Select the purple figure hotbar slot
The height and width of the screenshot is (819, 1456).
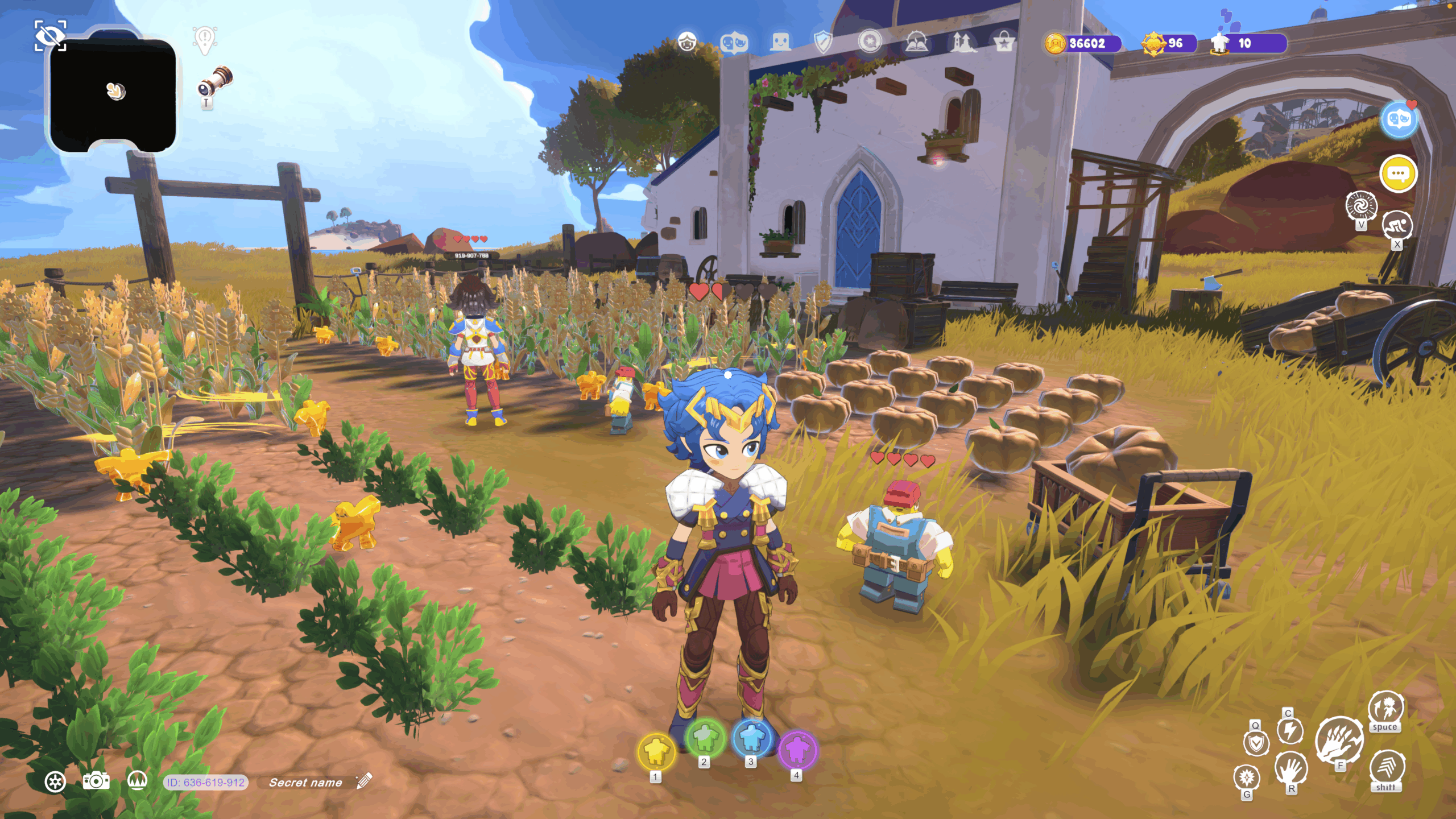click(x=797, y=750)
